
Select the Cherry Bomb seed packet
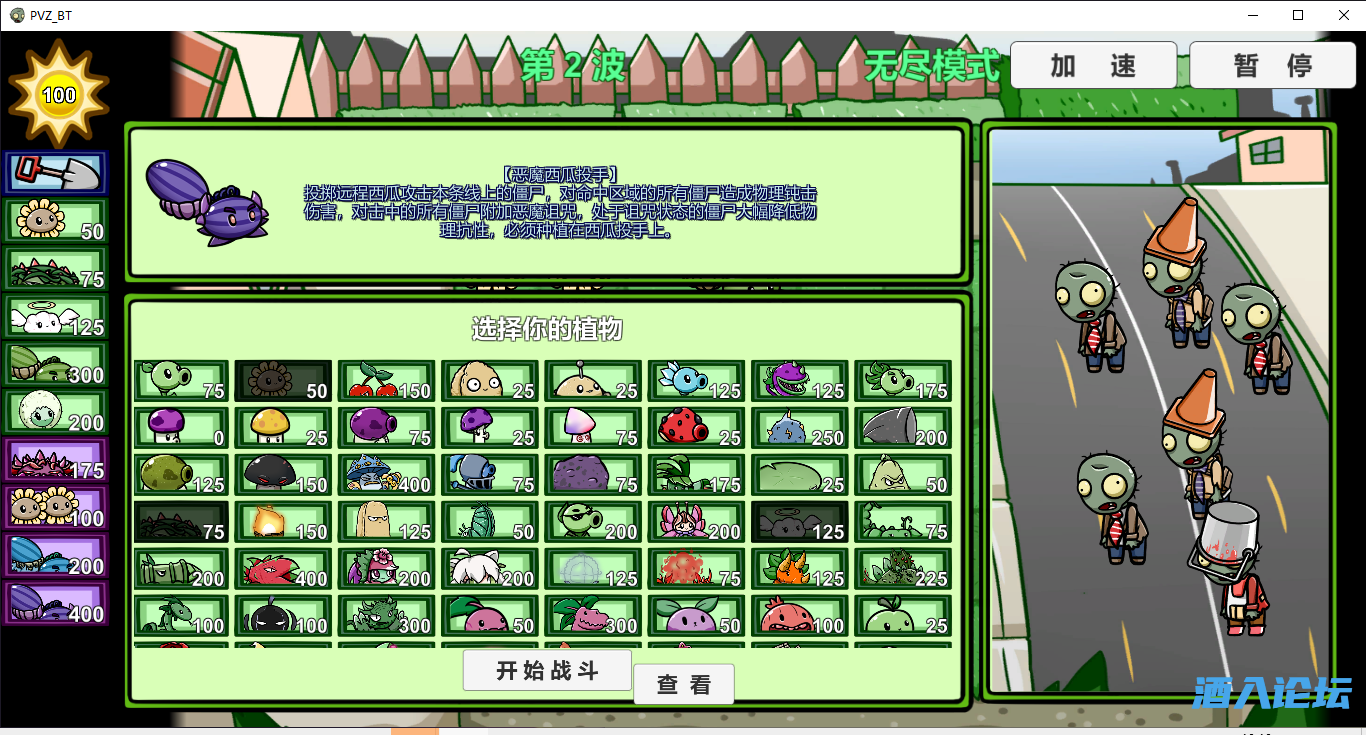click(386, 380)
